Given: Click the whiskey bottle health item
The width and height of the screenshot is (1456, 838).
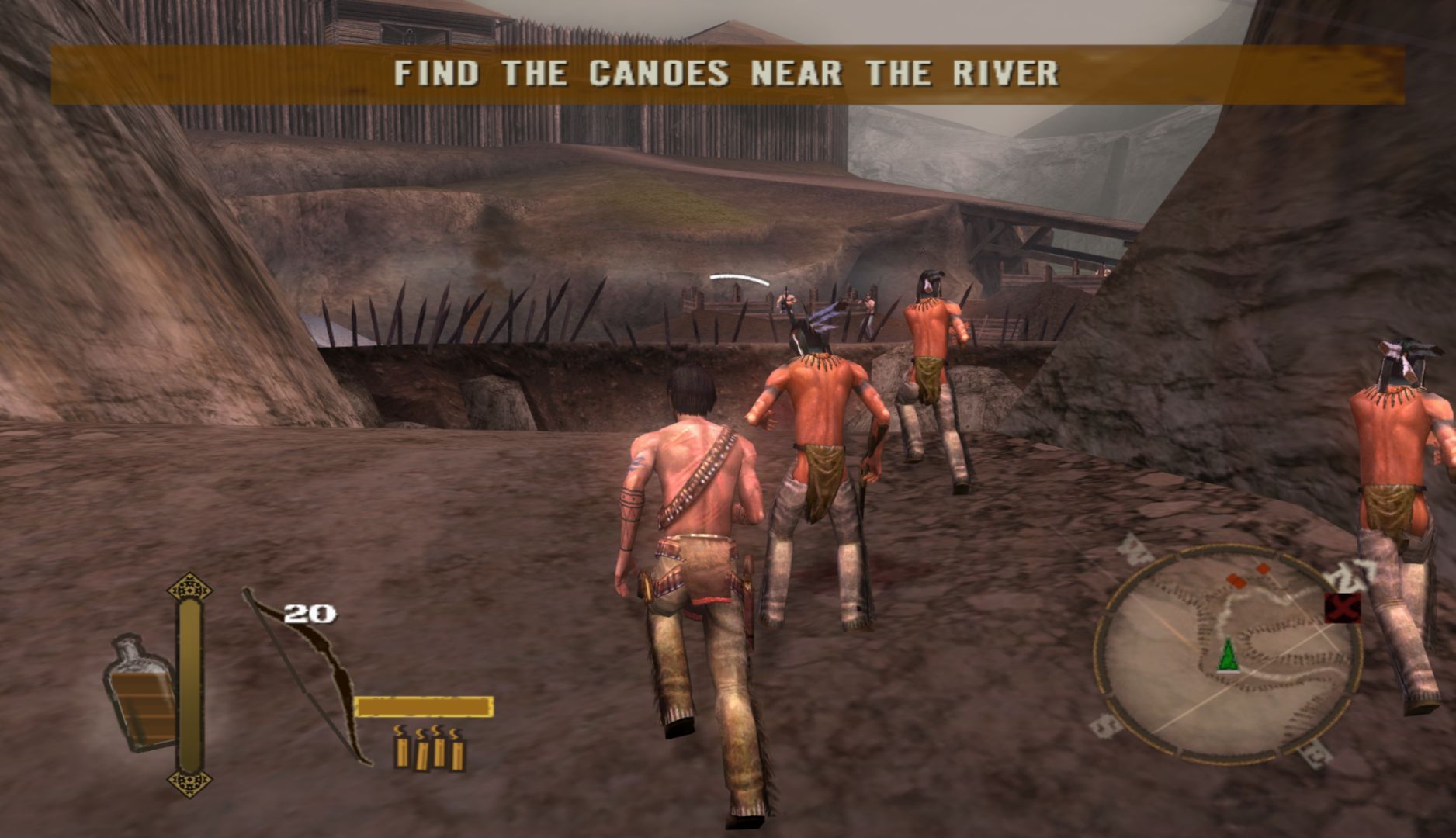Looking at the screenshot, I should click(x=140, y=693).
